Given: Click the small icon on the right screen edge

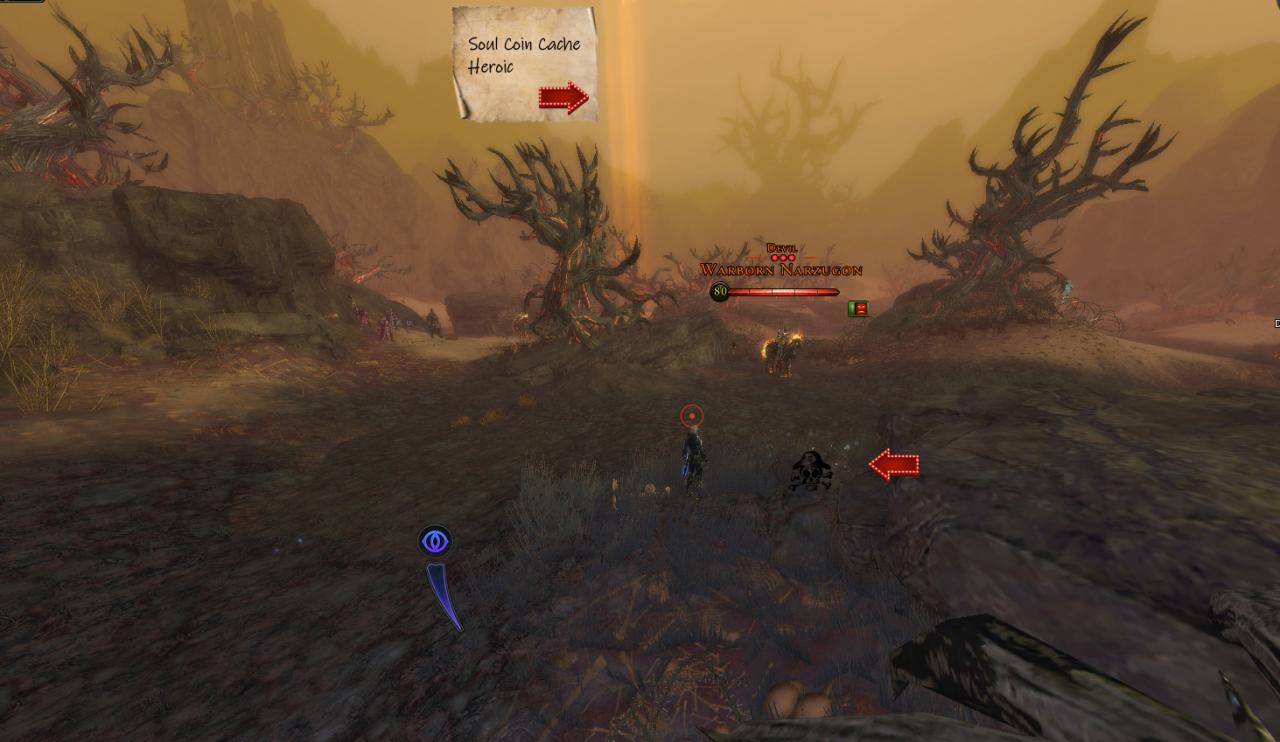Looking at the screenshot, I should pos(1276,325).
